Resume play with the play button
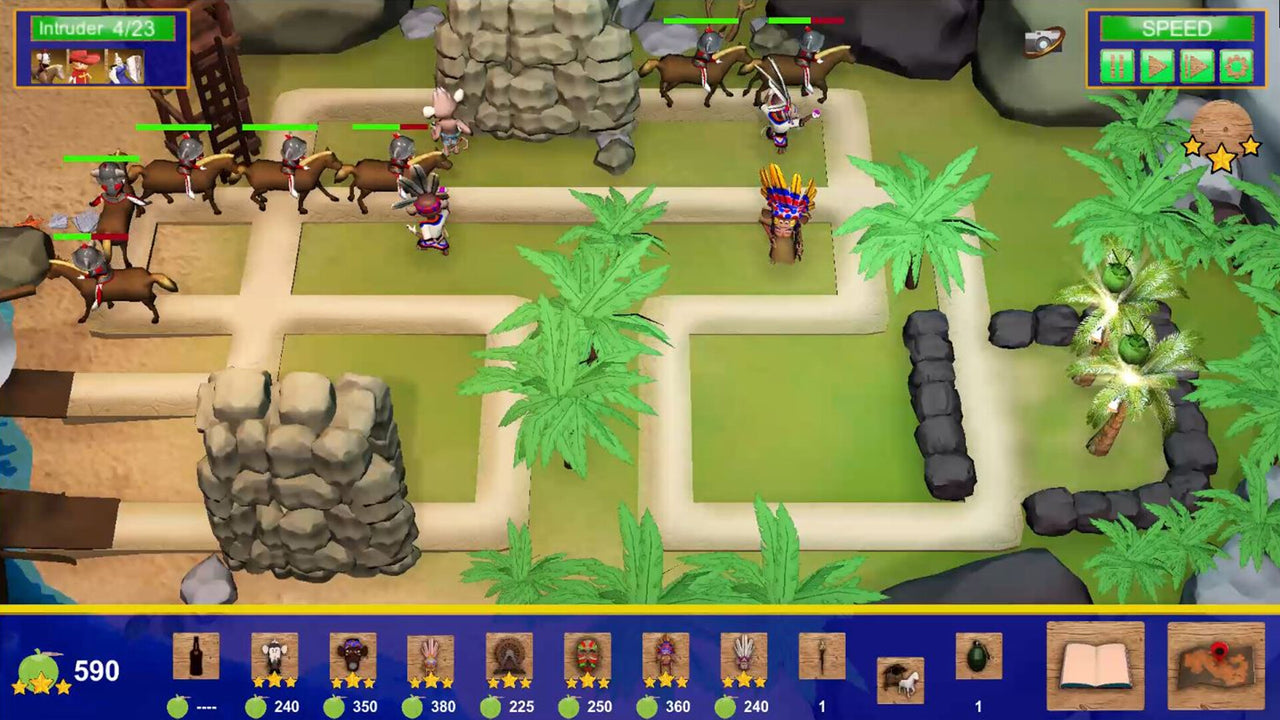This screenshot has height=720, width=1280. point(1155,65)
